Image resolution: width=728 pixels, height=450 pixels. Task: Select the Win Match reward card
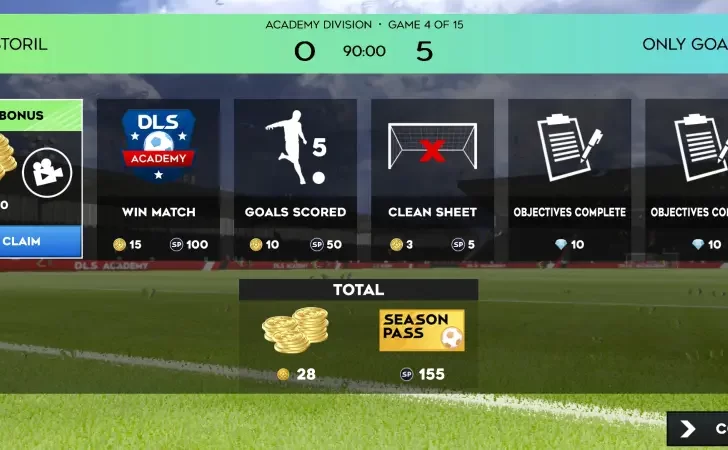(x=158, y=180)
